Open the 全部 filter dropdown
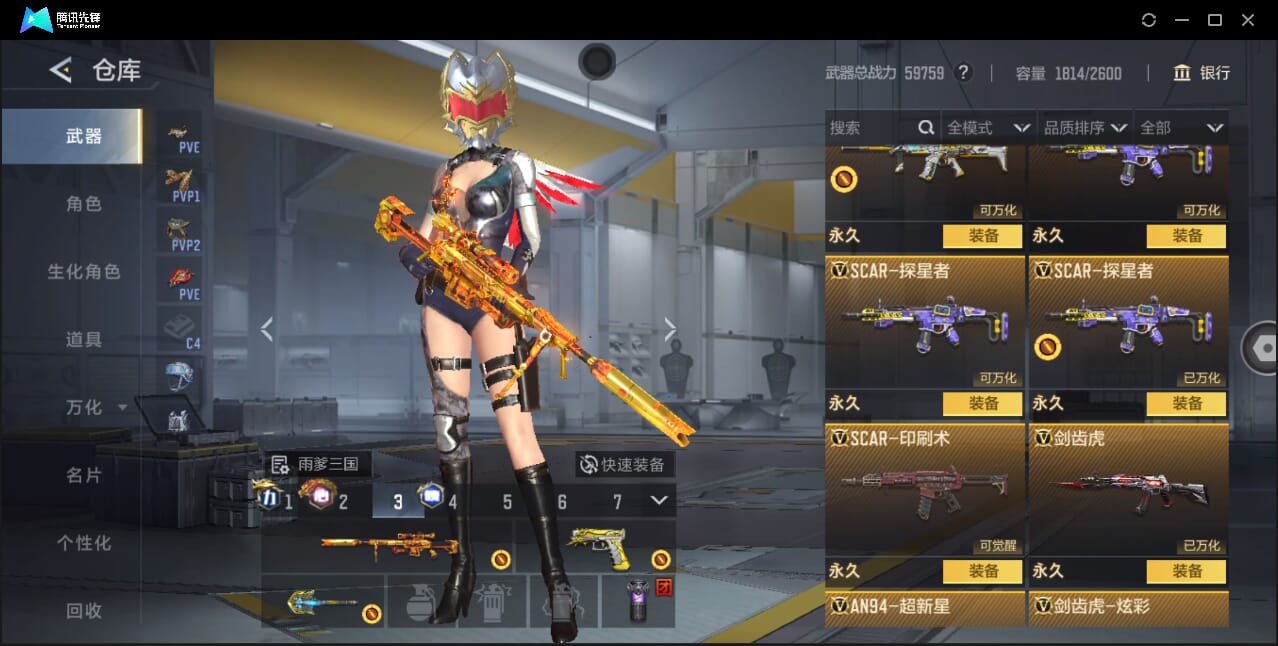Image resolution: width=1278 pixels, height=646 pixels. pos(1181,128)
